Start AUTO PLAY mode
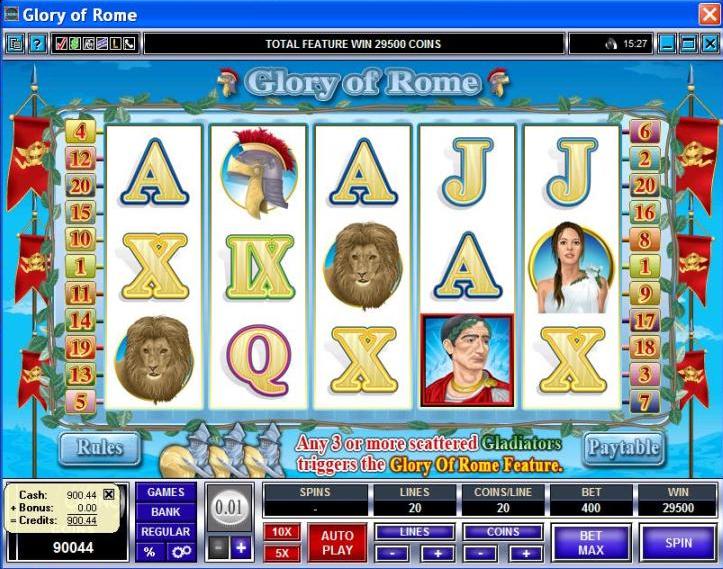 point(337,543)
